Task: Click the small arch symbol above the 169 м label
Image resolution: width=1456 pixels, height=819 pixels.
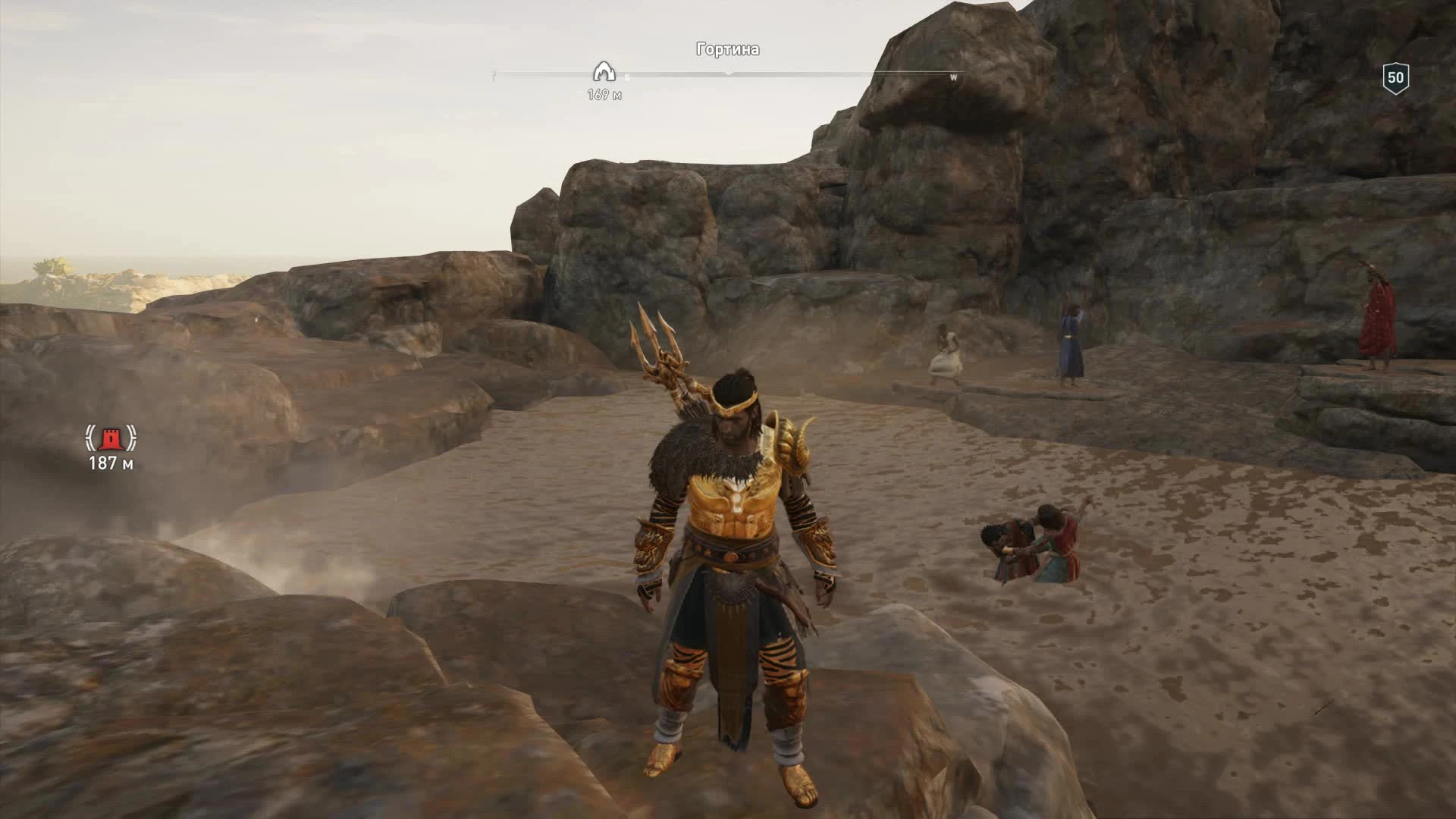Action: 603,72
